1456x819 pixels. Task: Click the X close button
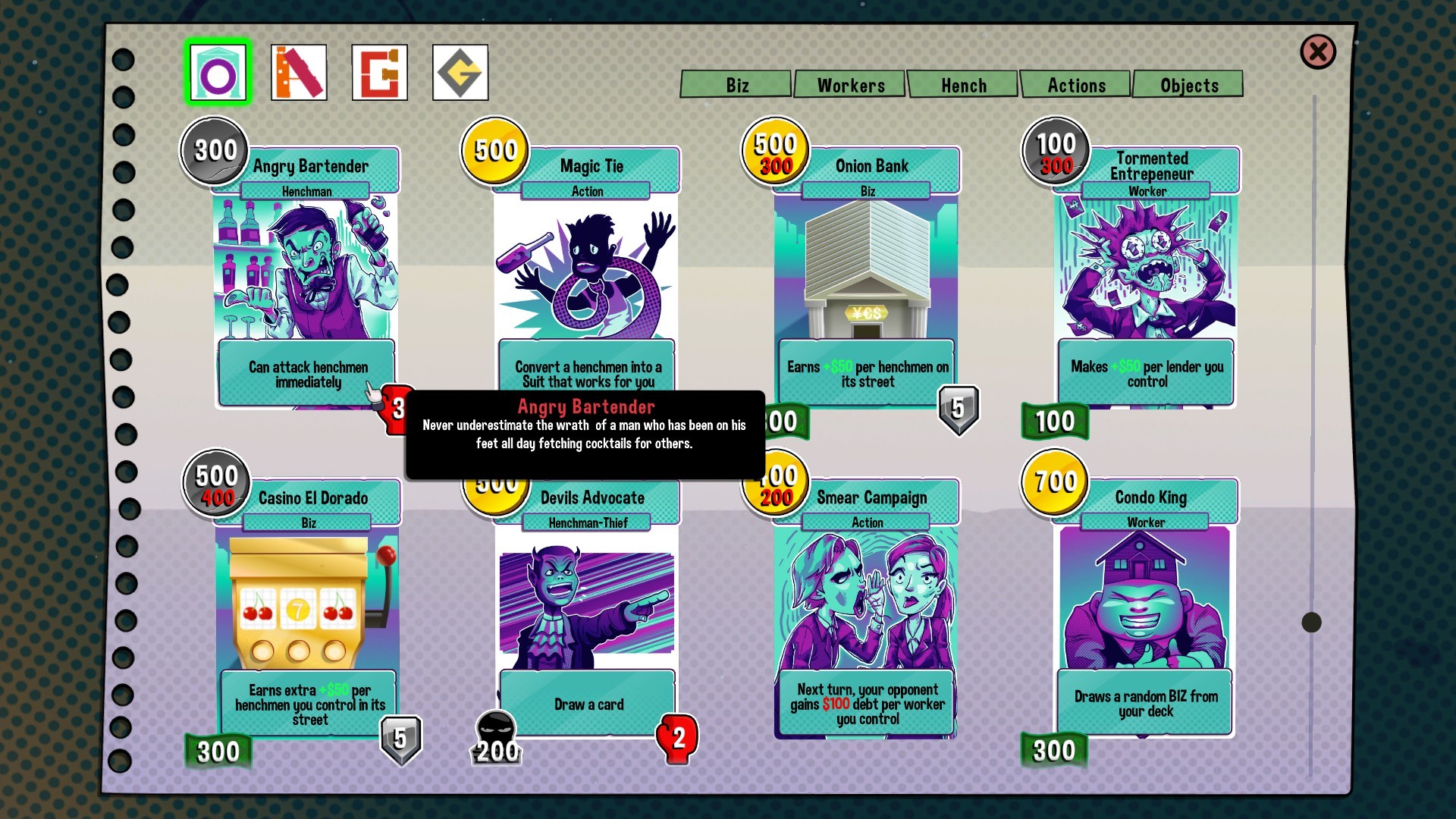click(1317, 52)
